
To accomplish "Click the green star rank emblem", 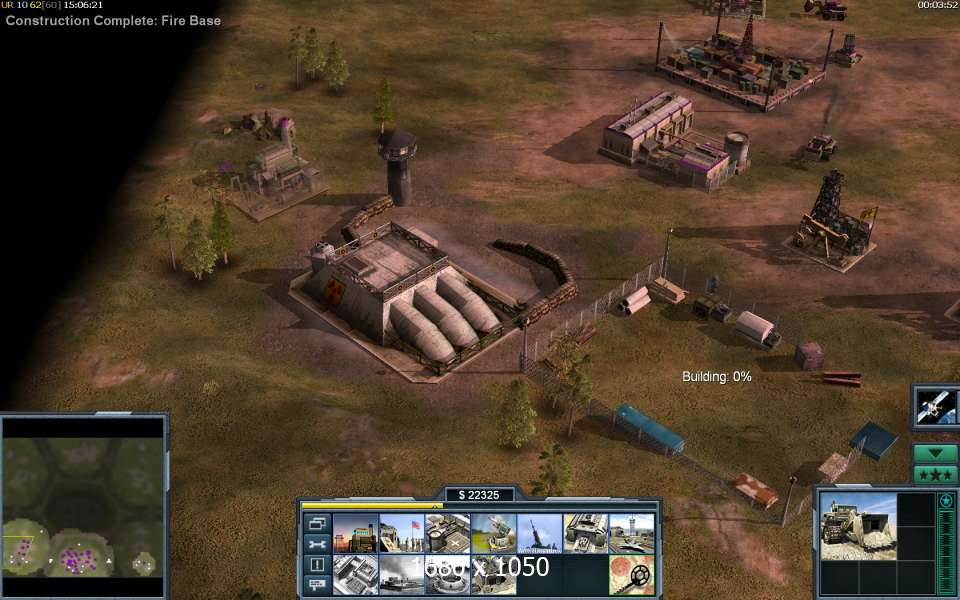I will [945, 500].
